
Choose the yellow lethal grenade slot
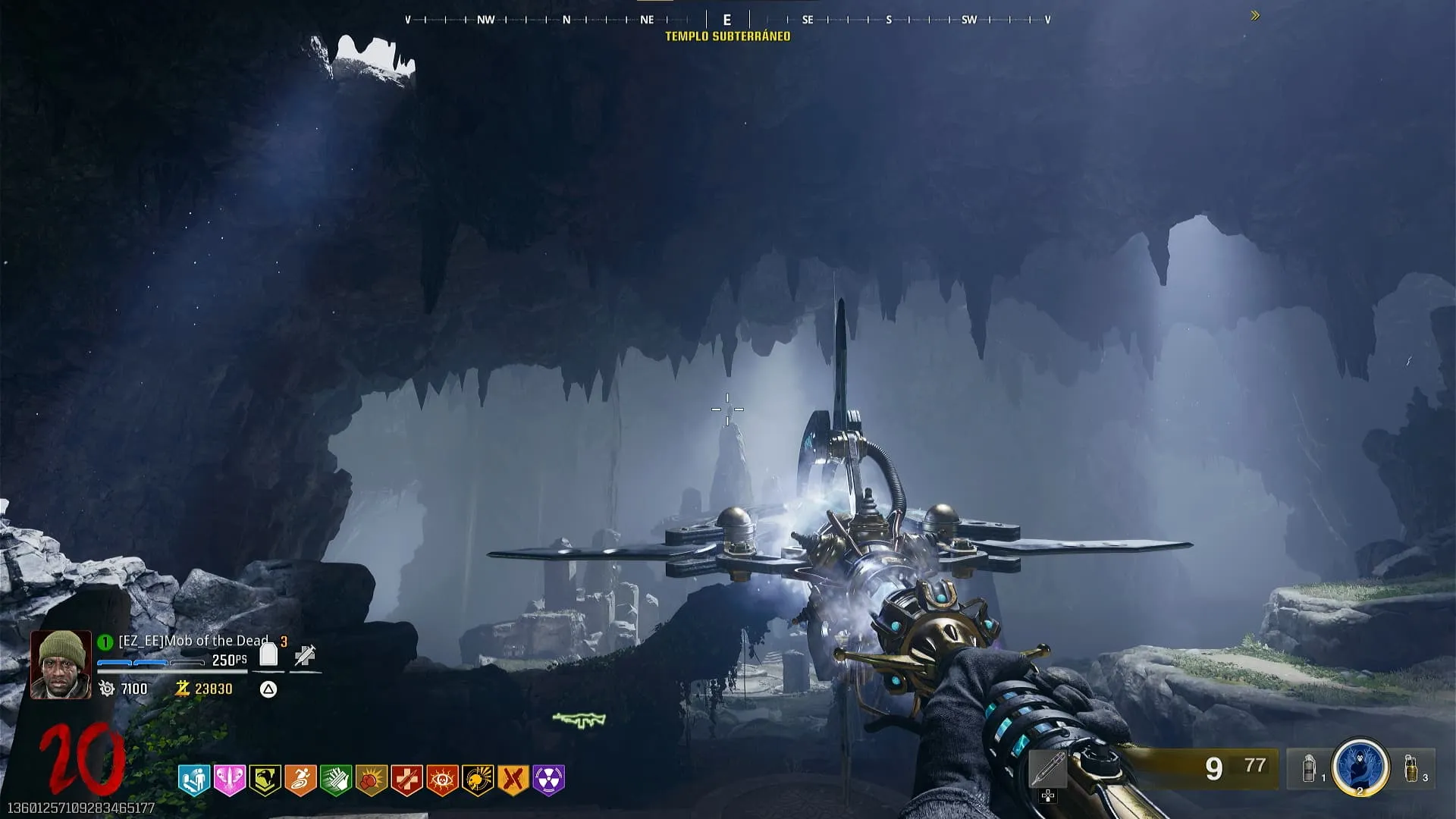click(x=1410, y=768)
